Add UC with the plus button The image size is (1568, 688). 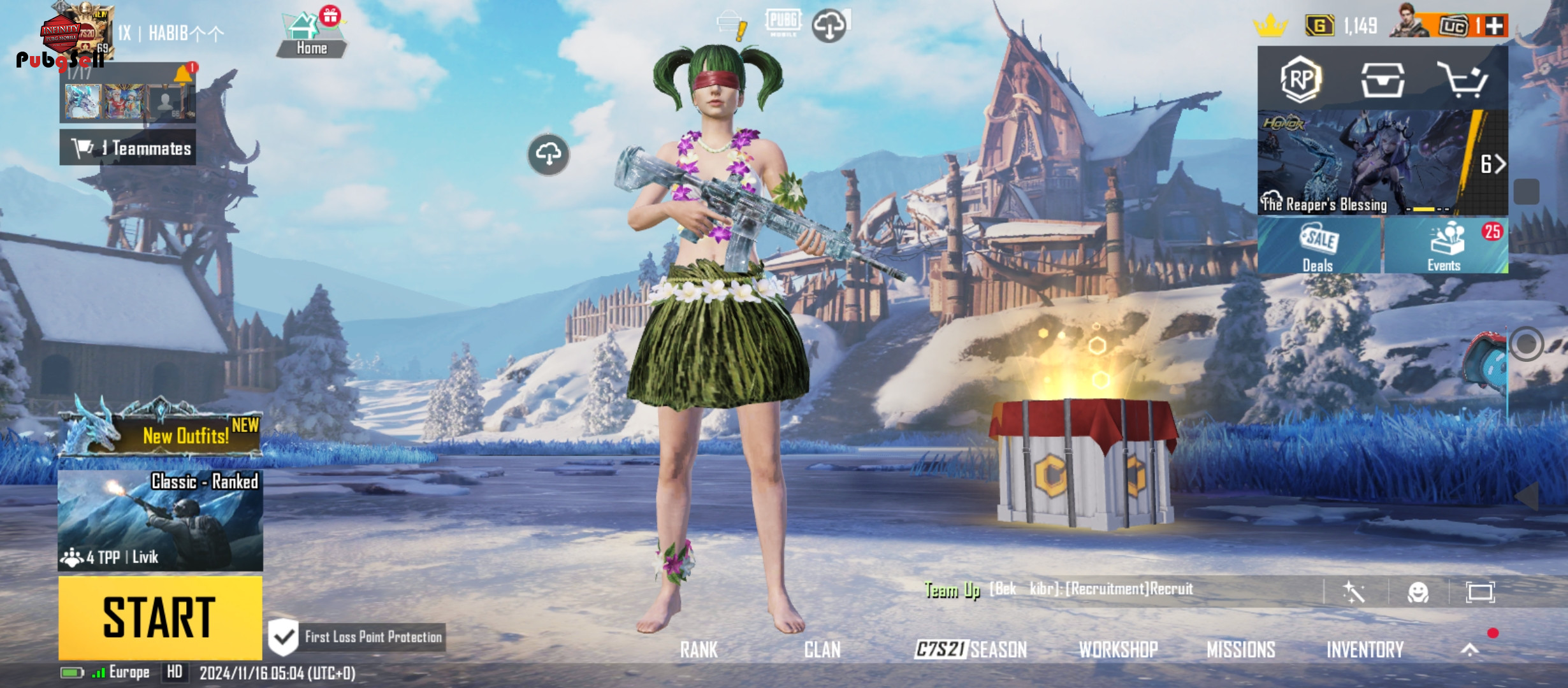(1494, 26)
